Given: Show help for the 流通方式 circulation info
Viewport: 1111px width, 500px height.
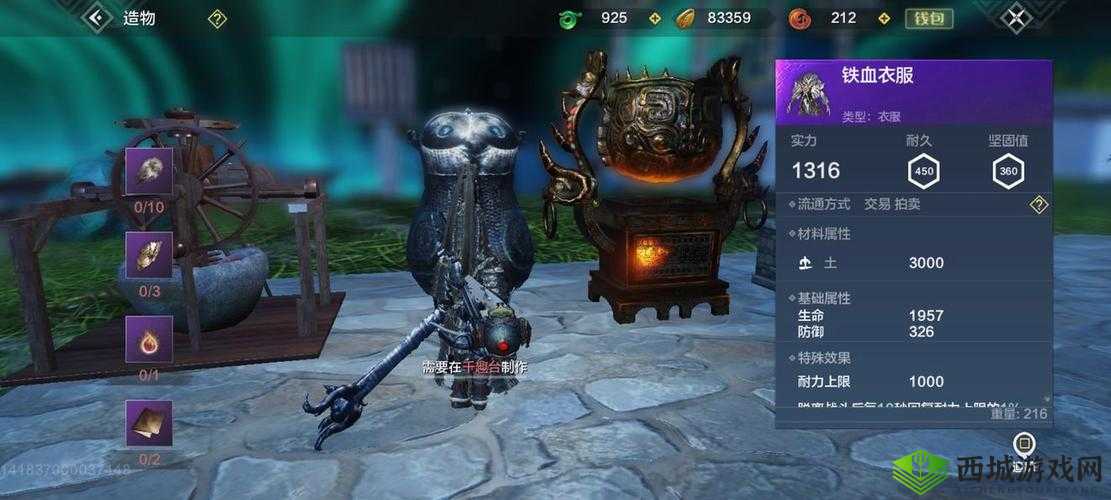Looking at the screenshot, I should 1039,205.
